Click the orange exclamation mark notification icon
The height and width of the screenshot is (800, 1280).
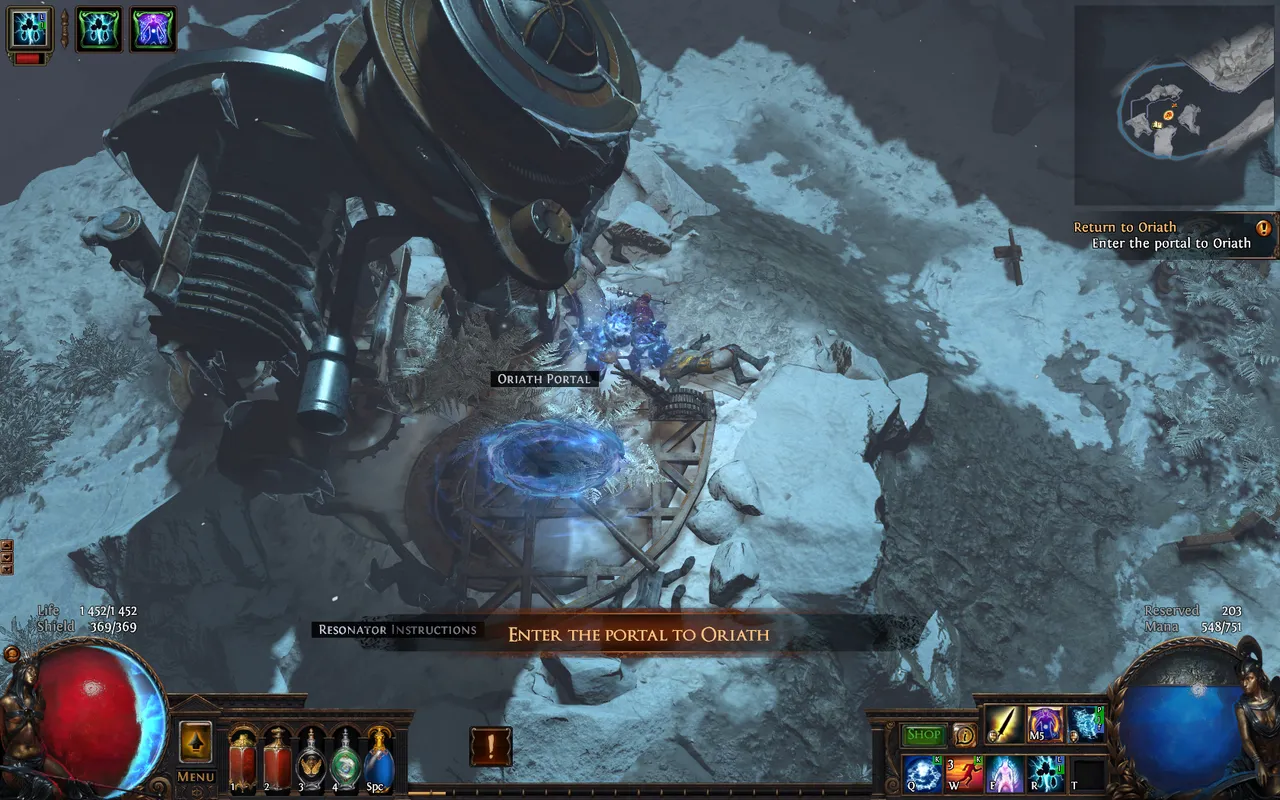point(490,746)
